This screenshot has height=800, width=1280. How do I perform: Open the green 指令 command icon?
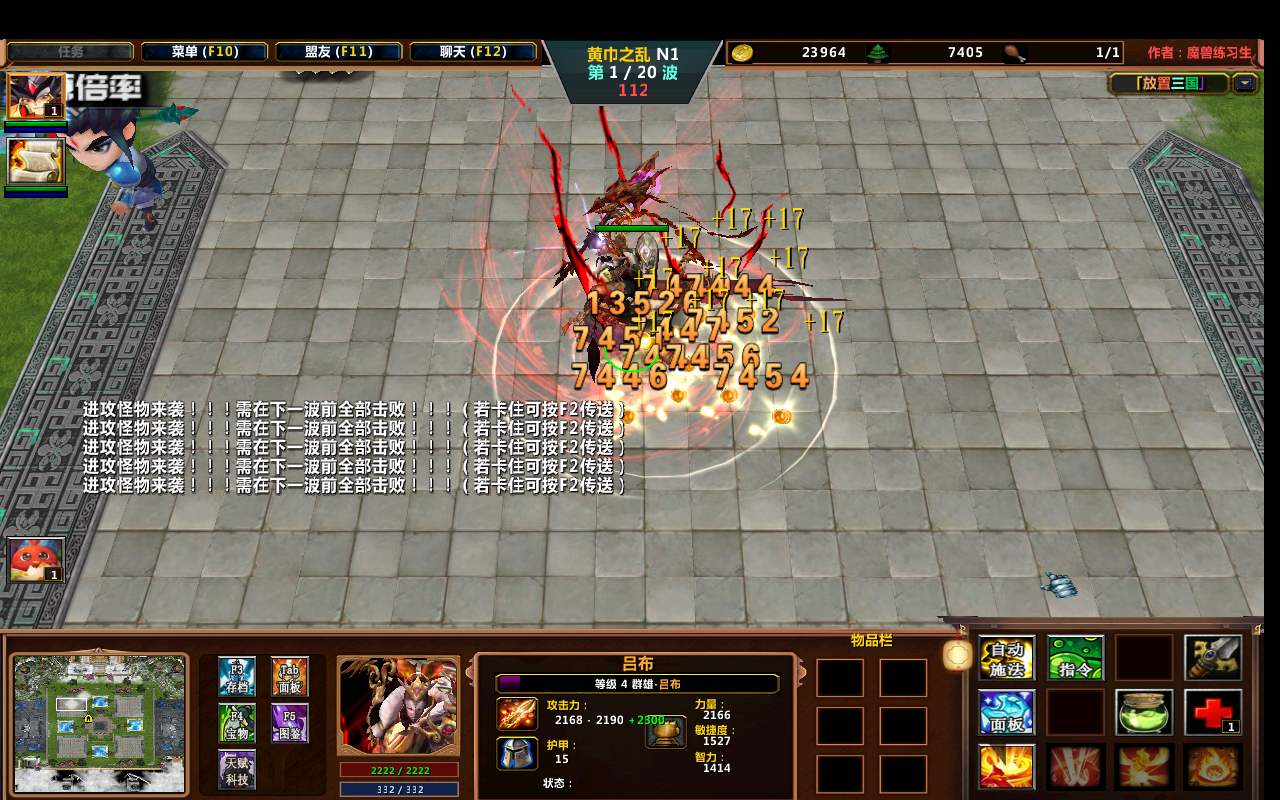click(x=1075, y=658)
